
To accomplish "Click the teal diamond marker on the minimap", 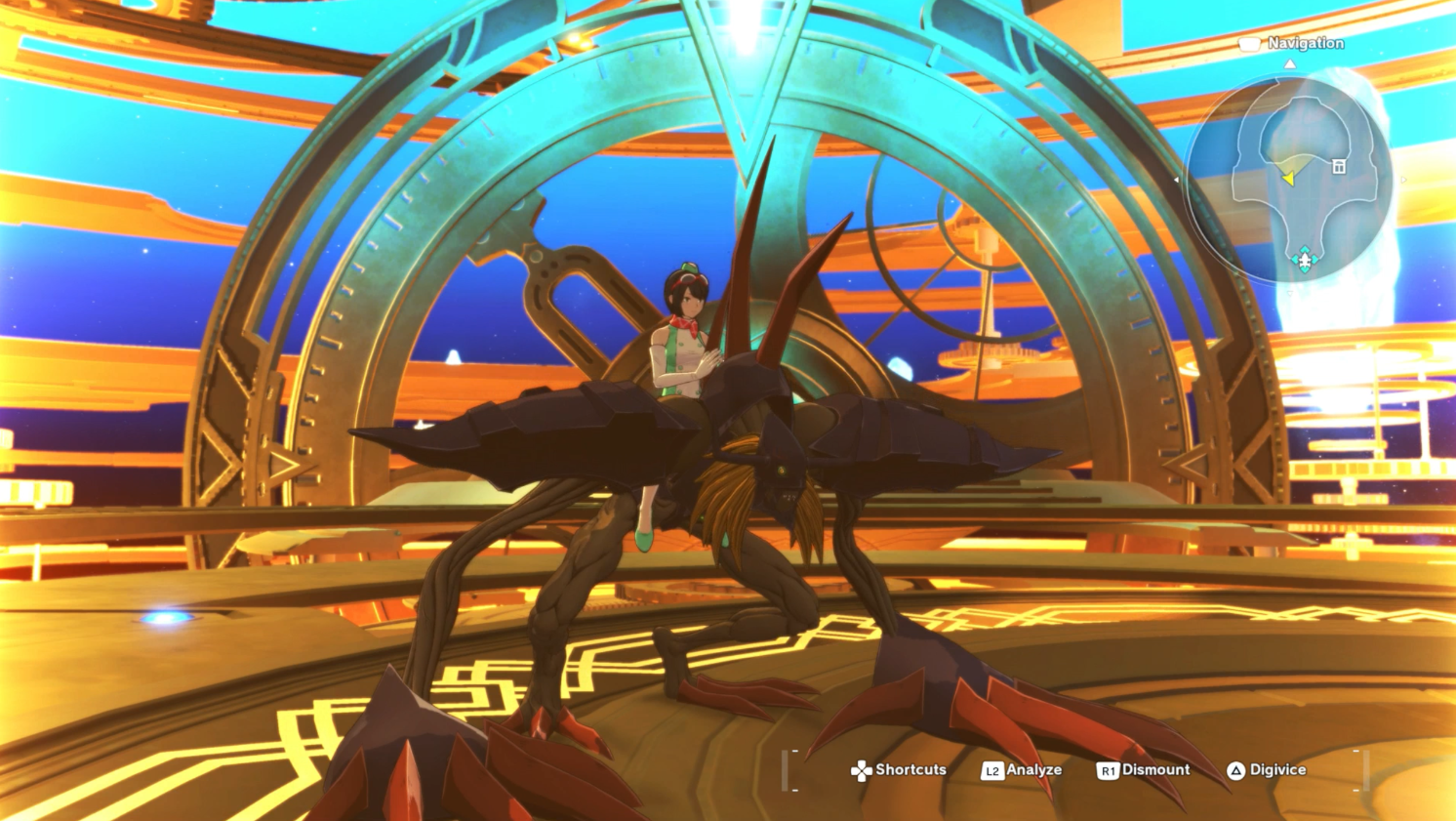I will click(1305, 259).
